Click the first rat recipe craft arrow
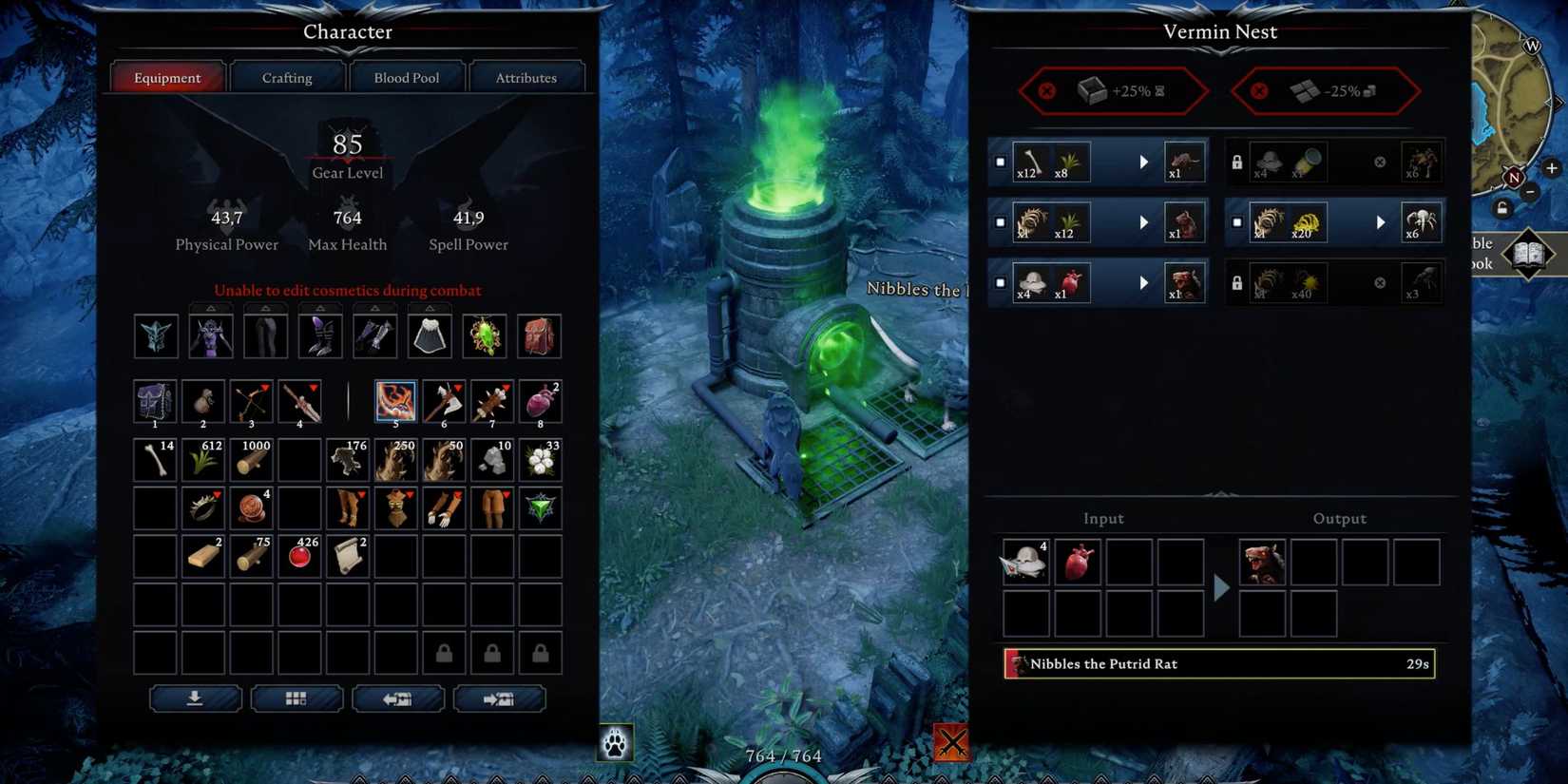Screen dimensions: 1568x784 pyautogui.click(x=1143, y=162)
